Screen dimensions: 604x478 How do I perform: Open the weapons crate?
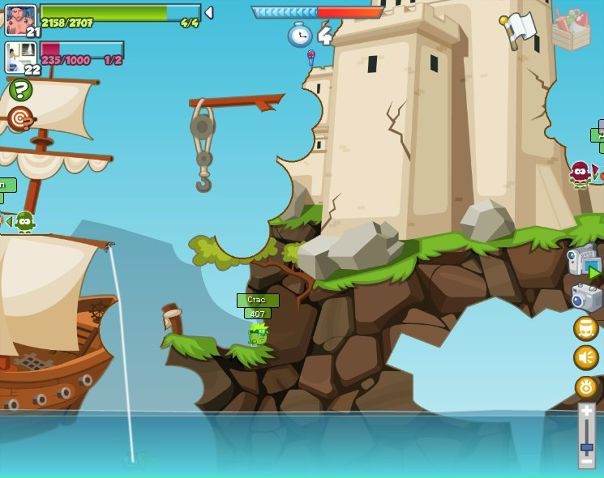coord(571,29)
